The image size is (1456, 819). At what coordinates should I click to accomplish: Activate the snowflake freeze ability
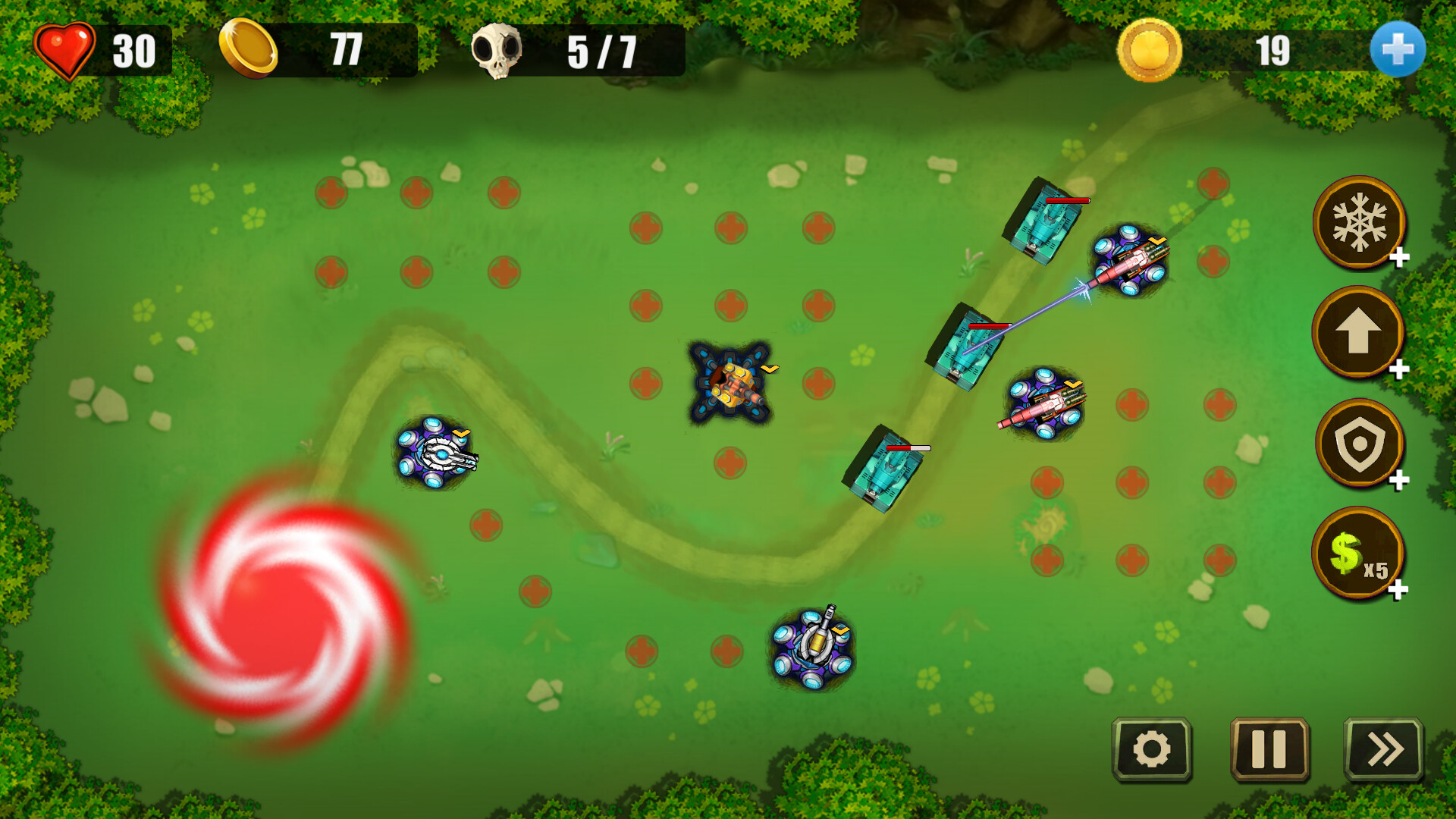1358,221
